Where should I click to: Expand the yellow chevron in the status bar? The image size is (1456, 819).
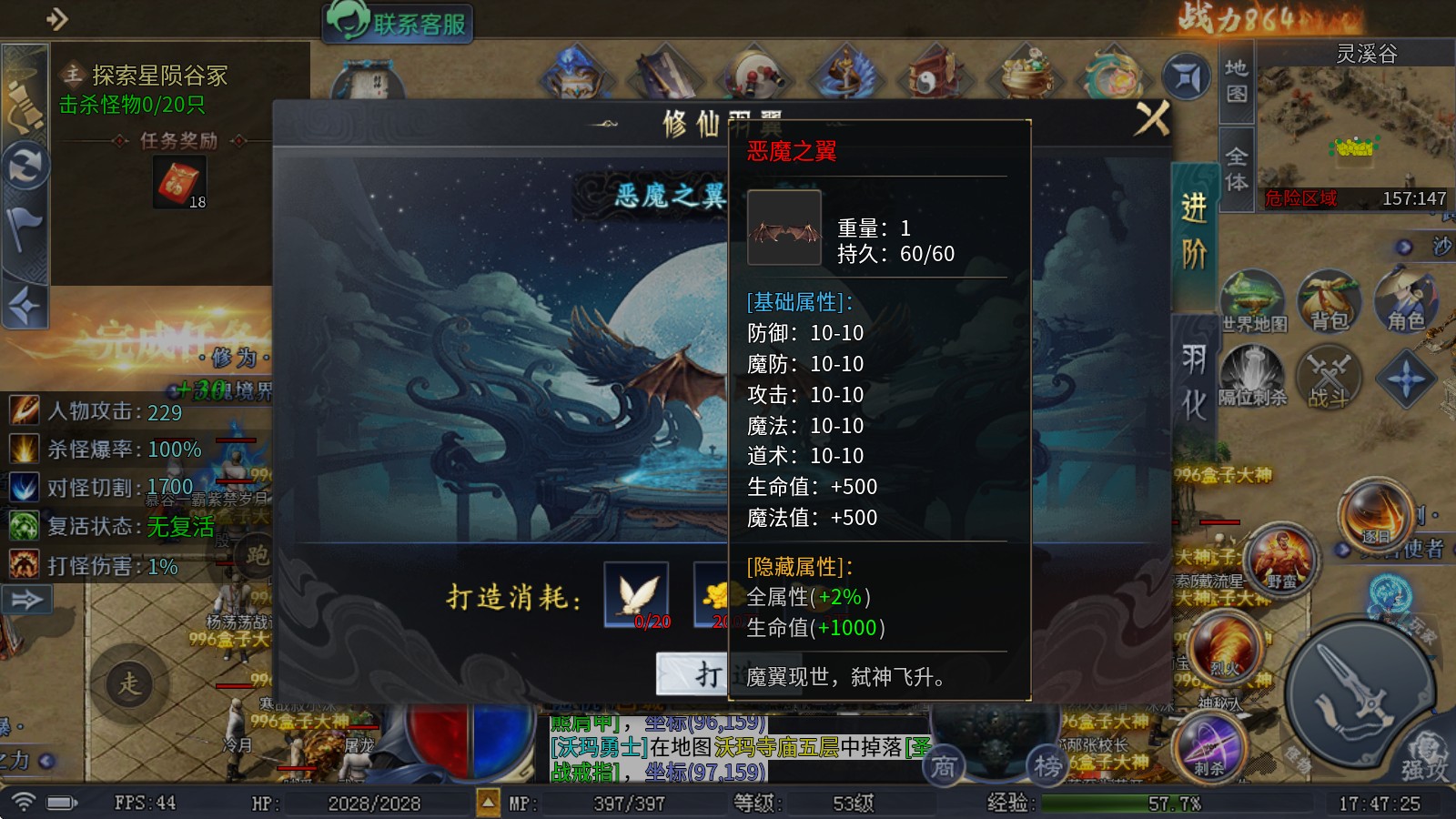click(x=490, y=803)
